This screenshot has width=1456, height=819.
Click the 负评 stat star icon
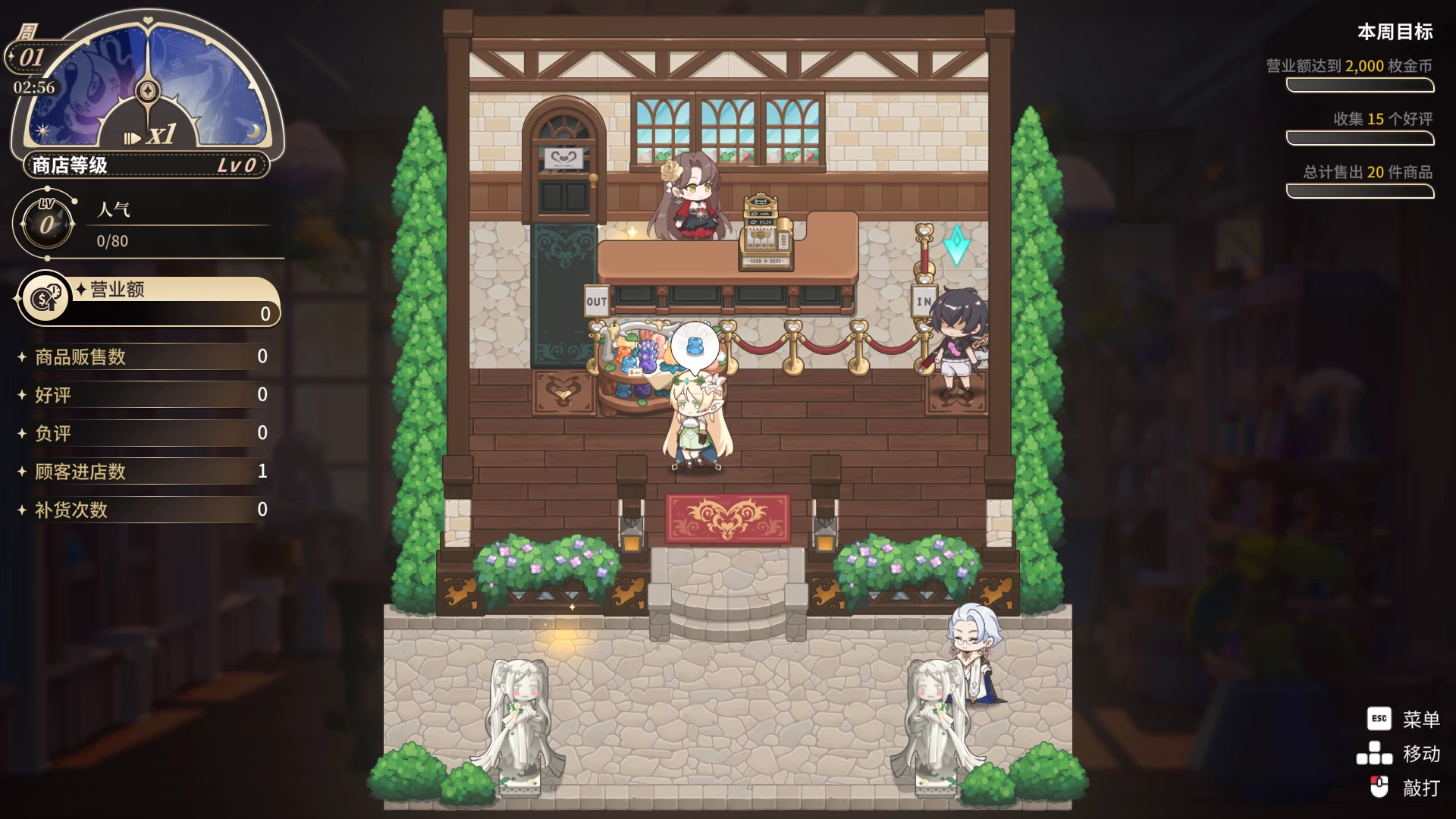(x=21, y=433)
